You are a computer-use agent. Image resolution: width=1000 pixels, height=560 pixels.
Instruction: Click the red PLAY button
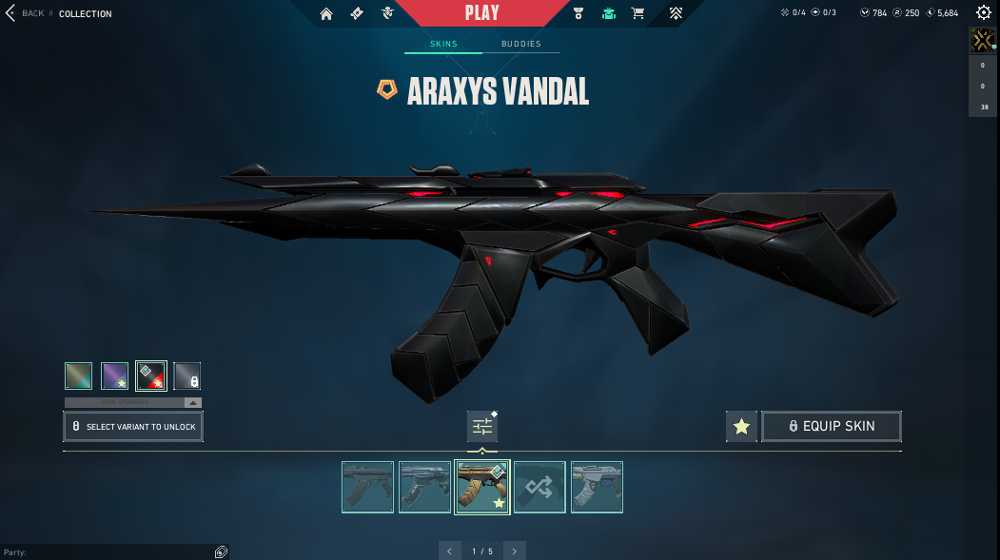pyautogui.click(x=482, y=13)
